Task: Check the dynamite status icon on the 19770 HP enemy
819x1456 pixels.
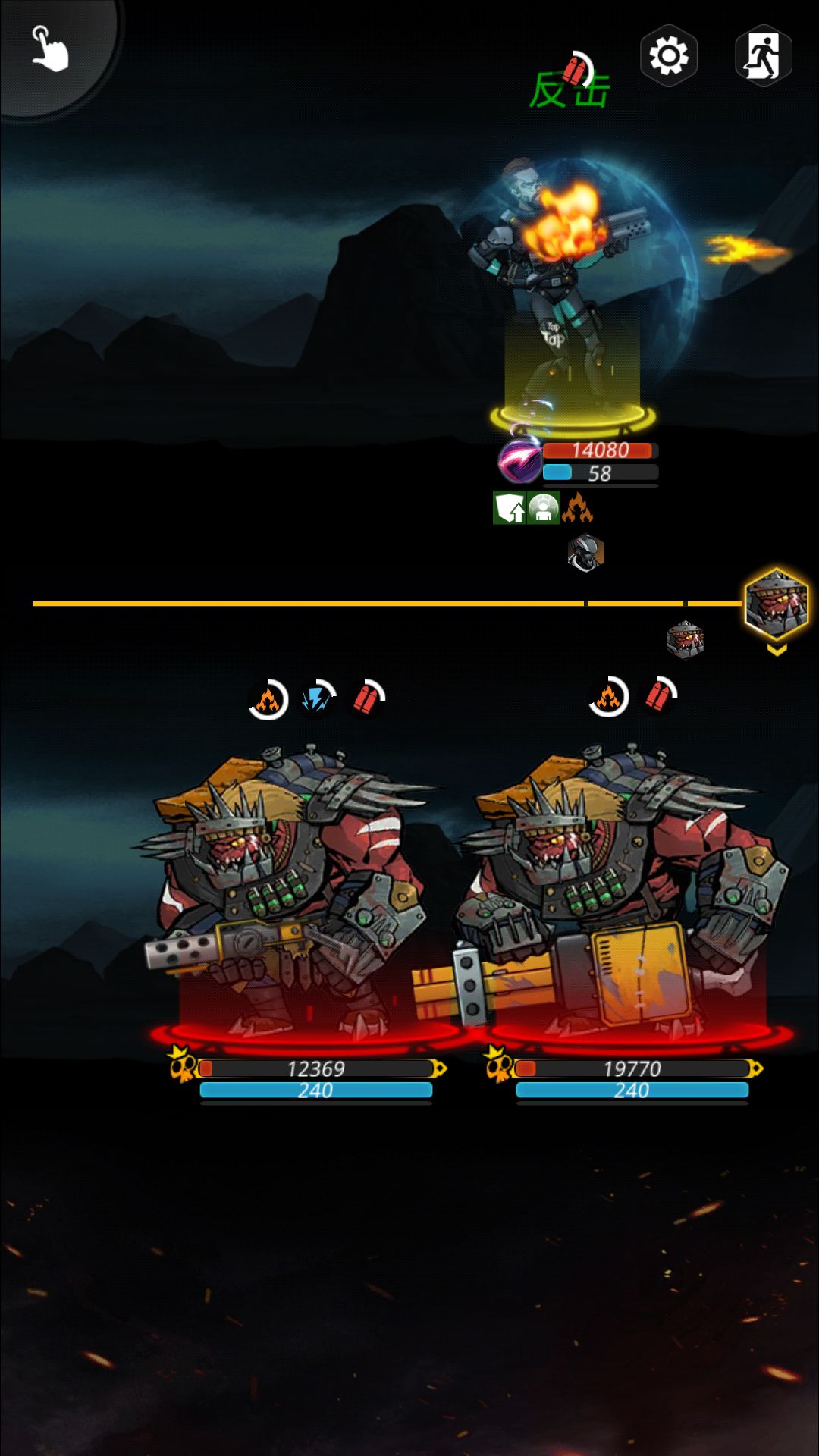Action: [x=658, y=696]
